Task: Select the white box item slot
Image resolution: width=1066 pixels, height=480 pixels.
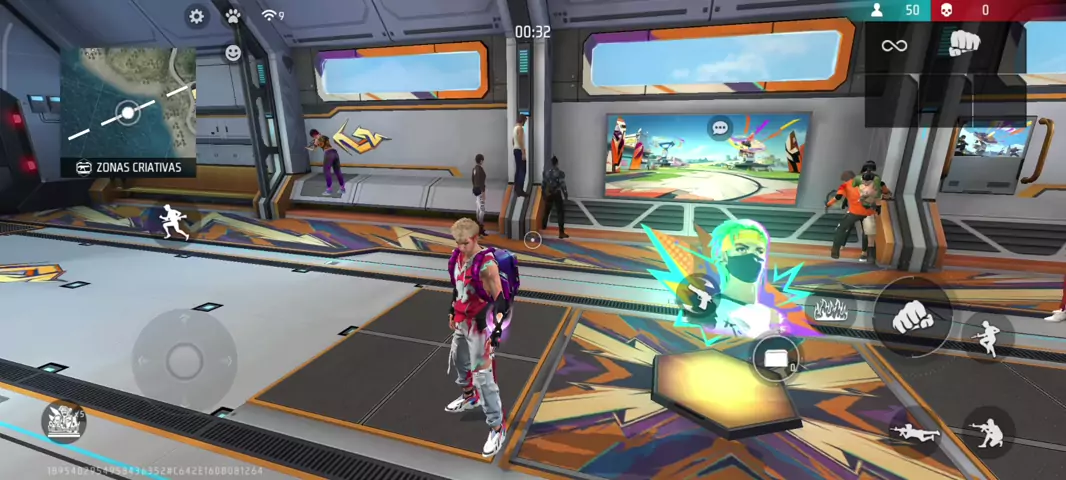Action: tap(776, 358)
